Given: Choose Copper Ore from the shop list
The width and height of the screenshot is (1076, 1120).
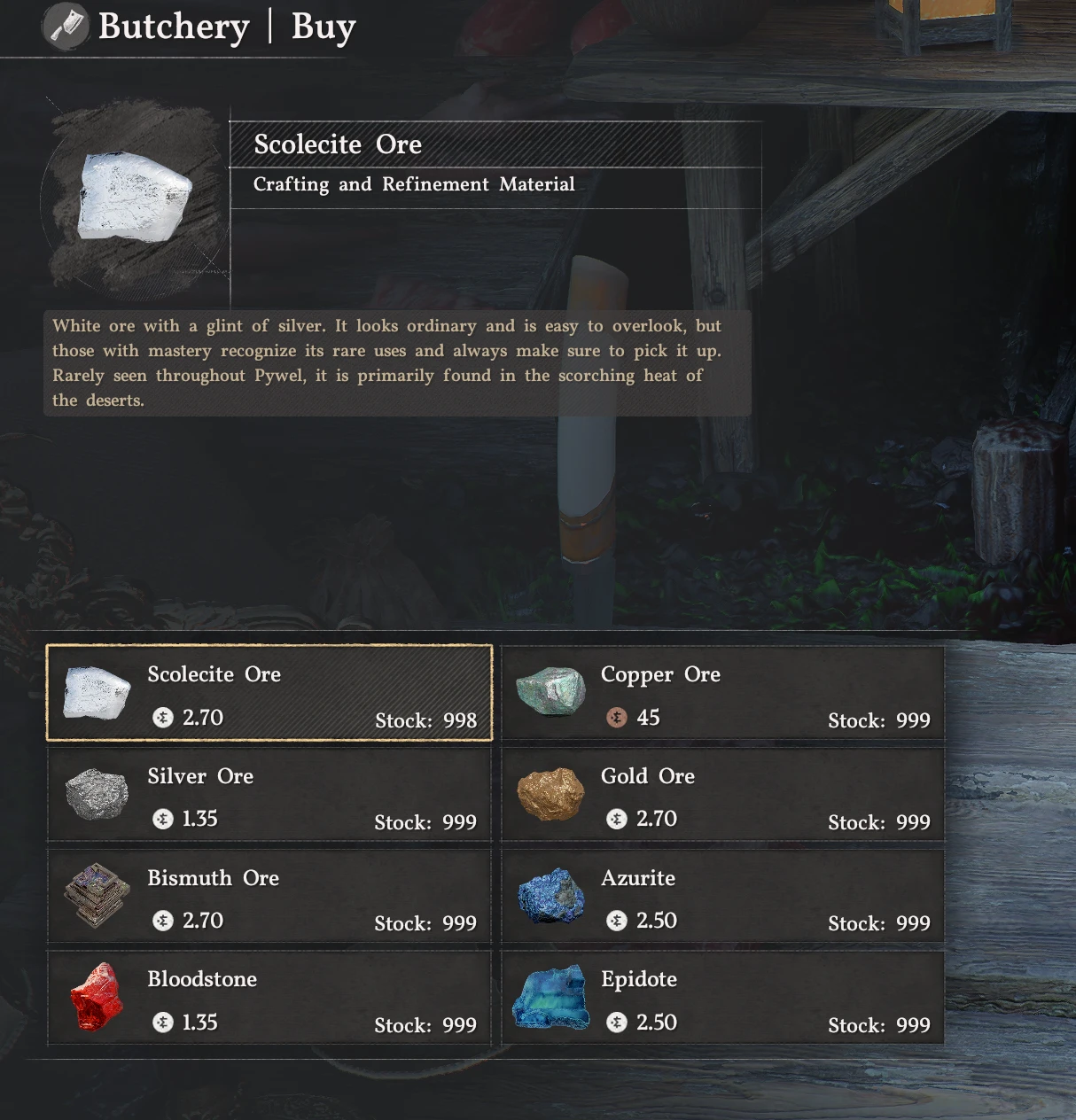Looking at the screenshot, I should [x=722, y=693].
